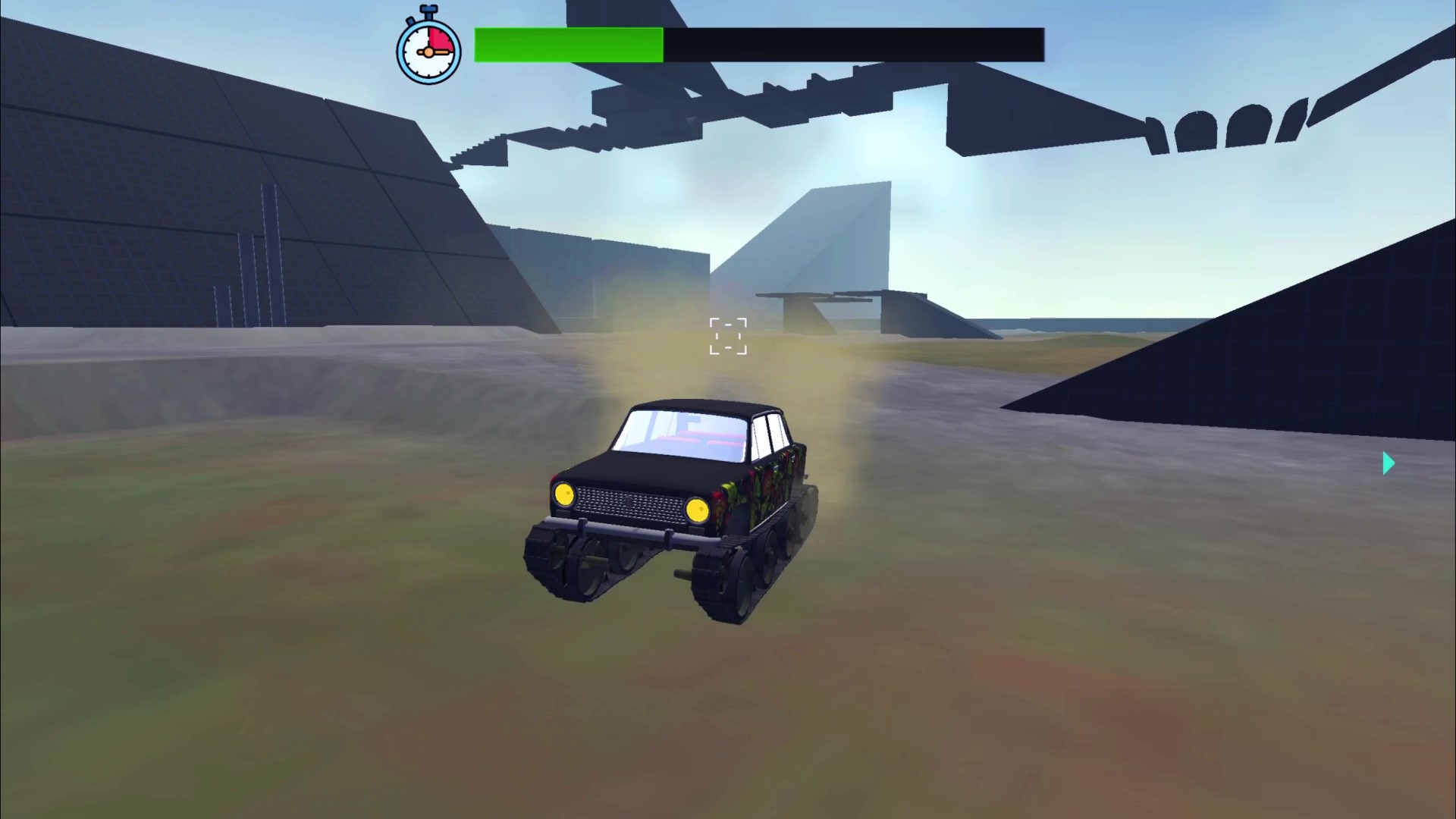The image size is (1456, 819).
Task: Click the stopwatch's red time segment
Action: tap(440, 36)
